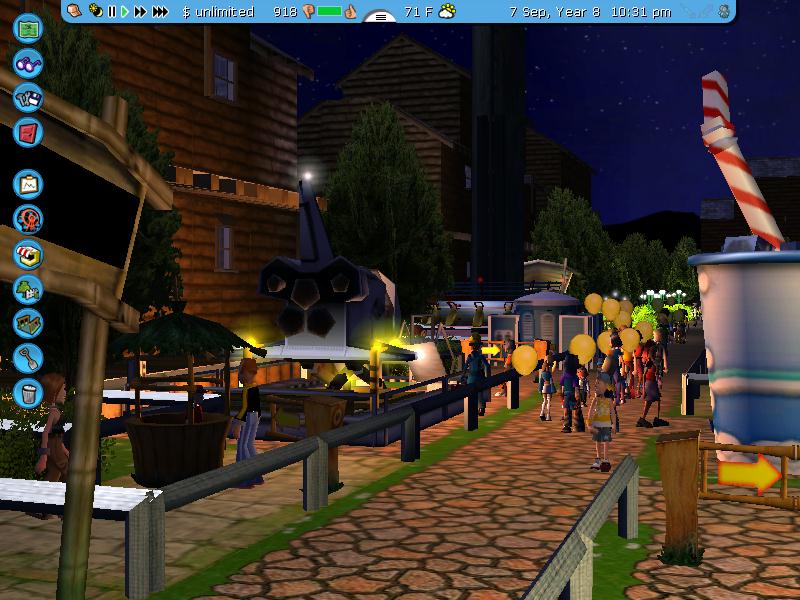Open the shops and stalls menu
The width and height of the screenshot is (800, 600).
pos(27,254)
